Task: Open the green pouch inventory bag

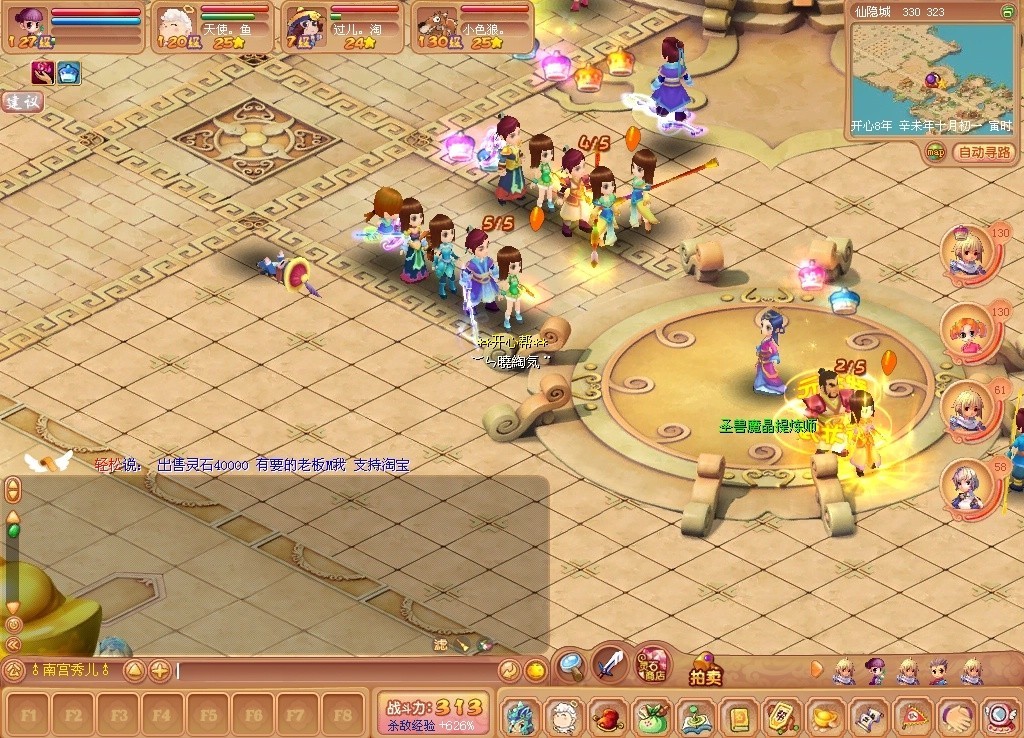Action: pos(650,717)
